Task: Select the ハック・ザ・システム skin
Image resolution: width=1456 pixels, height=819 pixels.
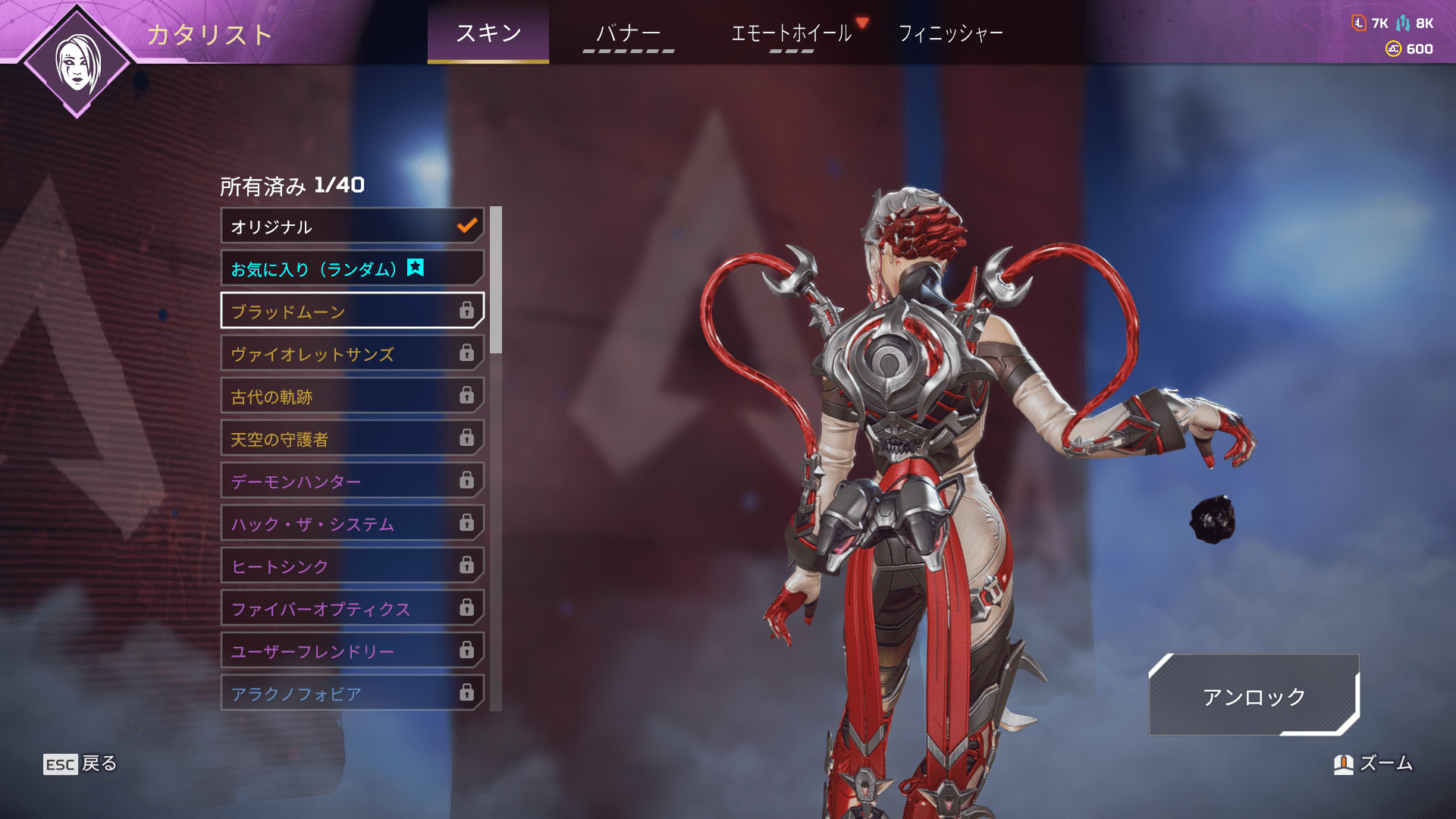Action: pyautogui.click(x=353, y=523)
